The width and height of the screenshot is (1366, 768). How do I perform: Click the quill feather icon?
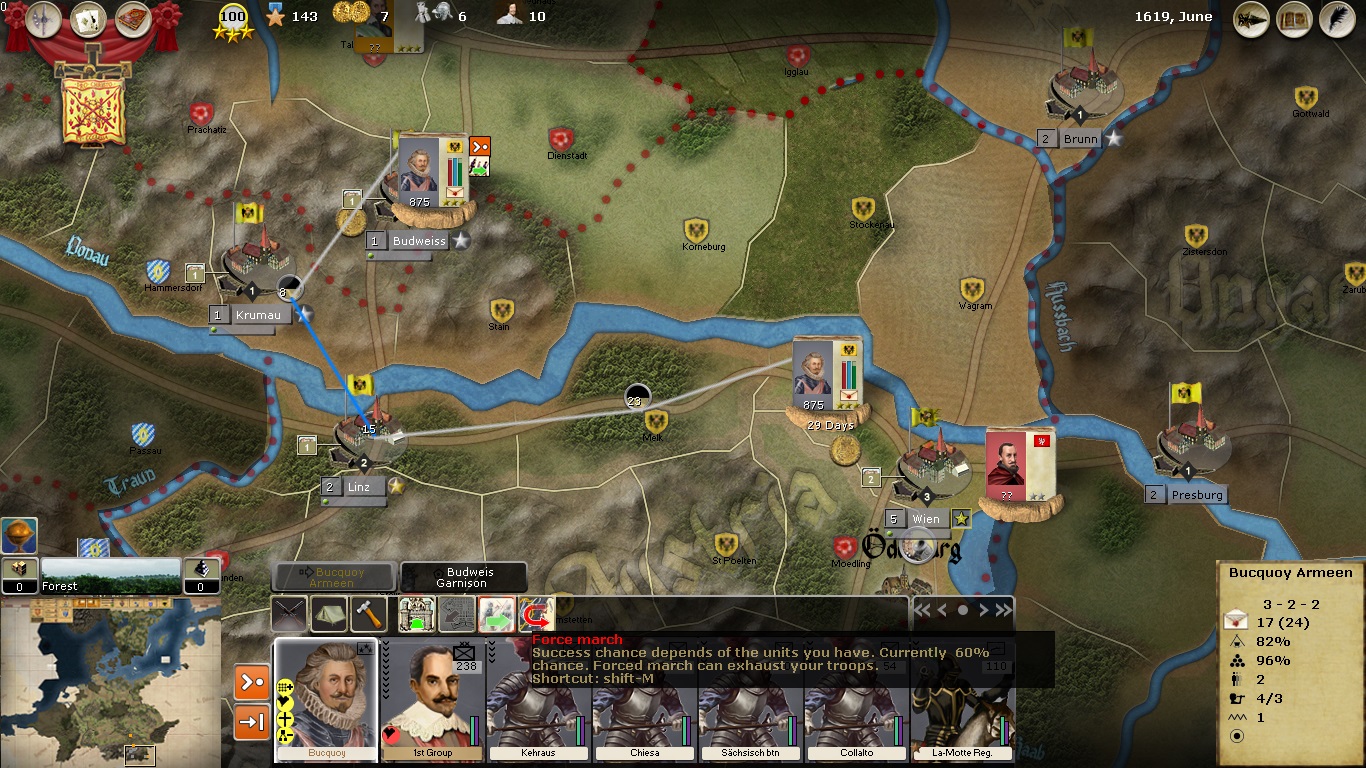pyautogui.click(x=1336, y=19)
